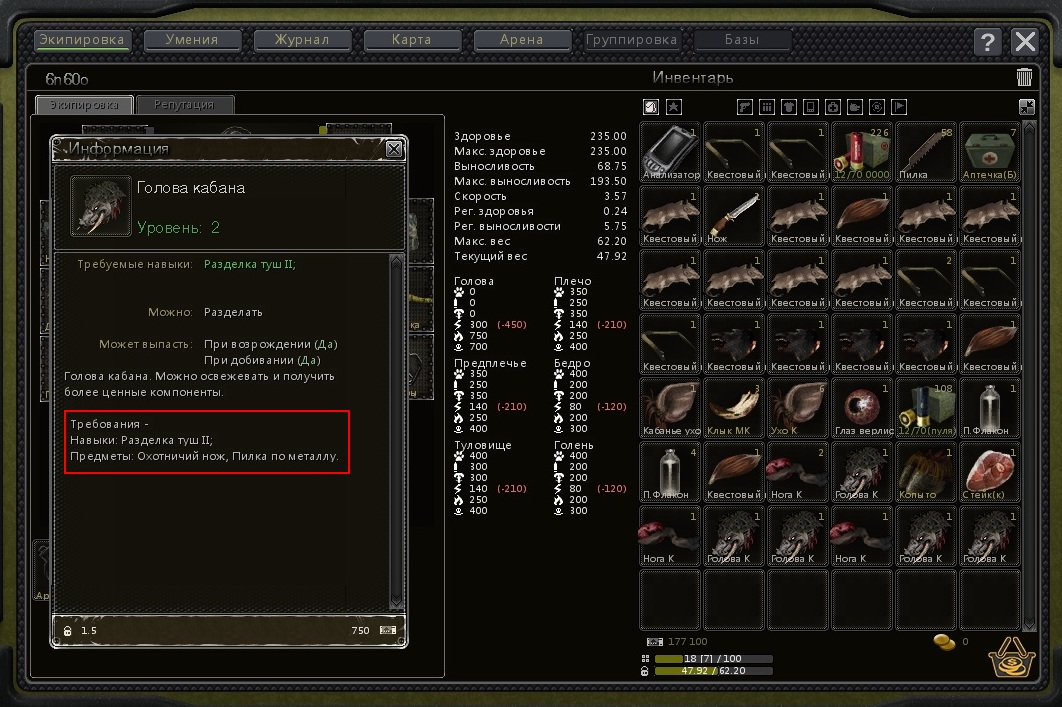Go to the Арена tab
The height and width of the screenshot is (707, 1062).
522,41
